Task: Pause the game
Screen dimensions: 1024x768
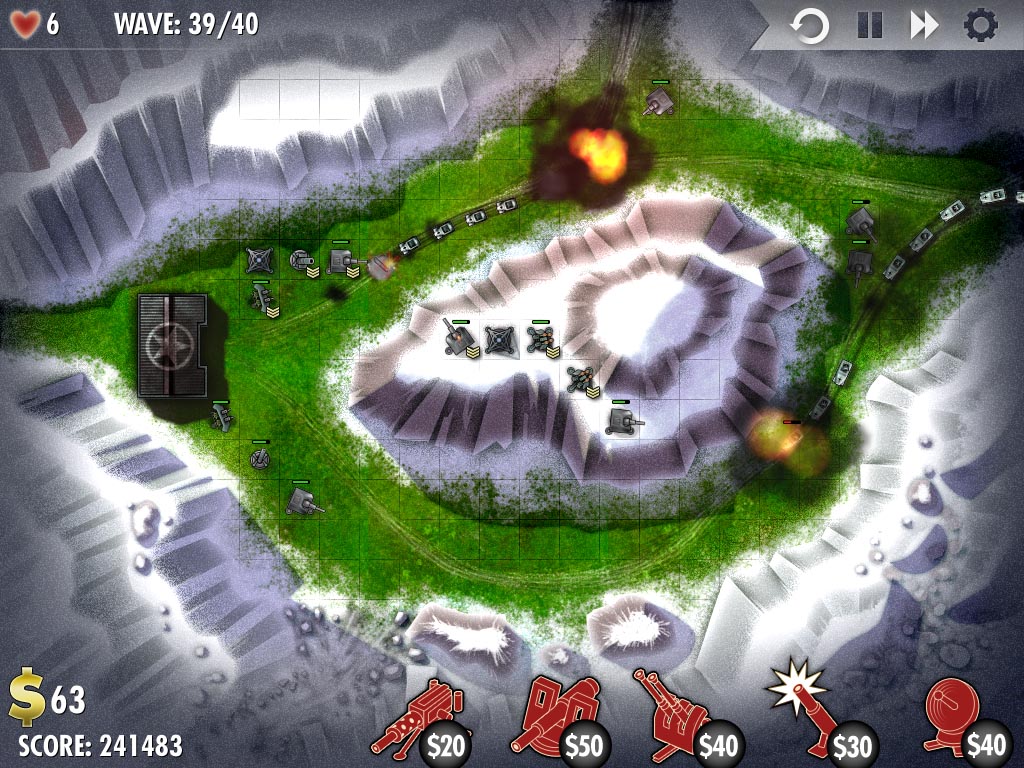Action: click(x=870, y=25)
